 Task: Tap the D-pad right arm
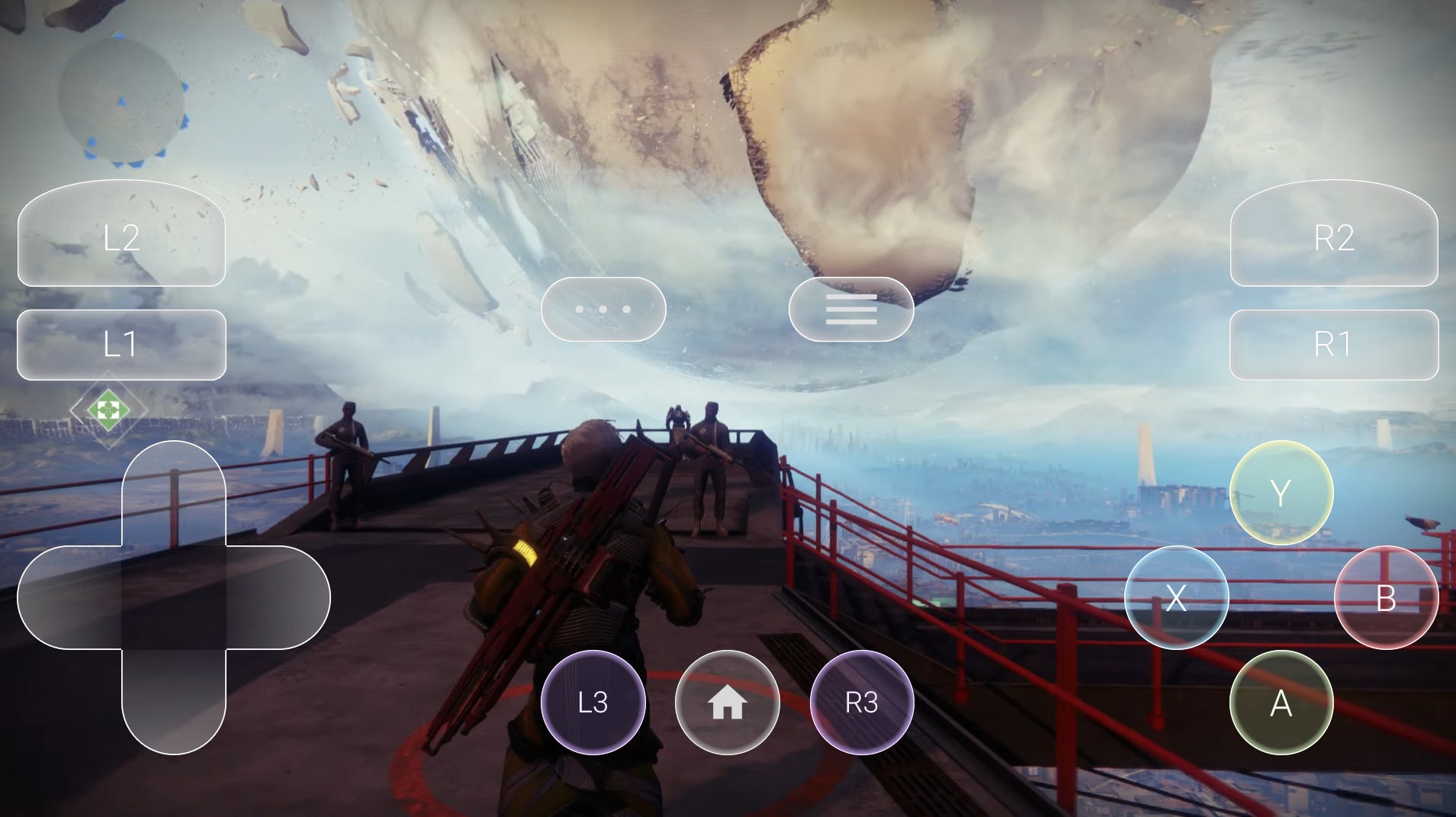click(278, 597)
